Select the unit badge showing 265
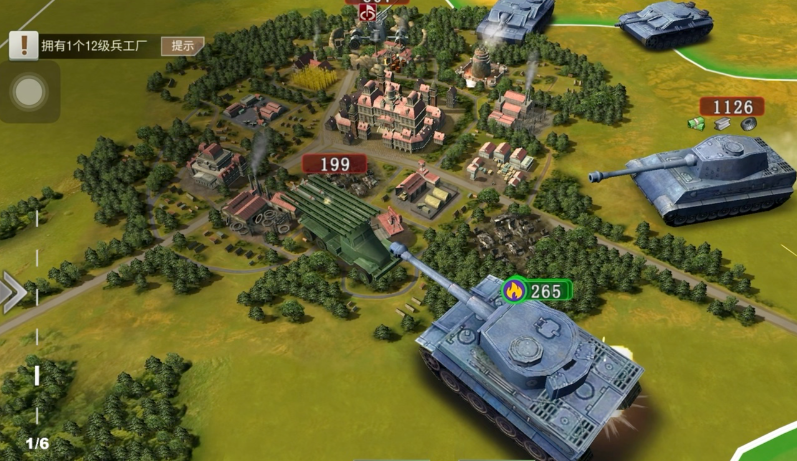Image resolution: width=797 pixels, height=461 pixels. (536, 291)
